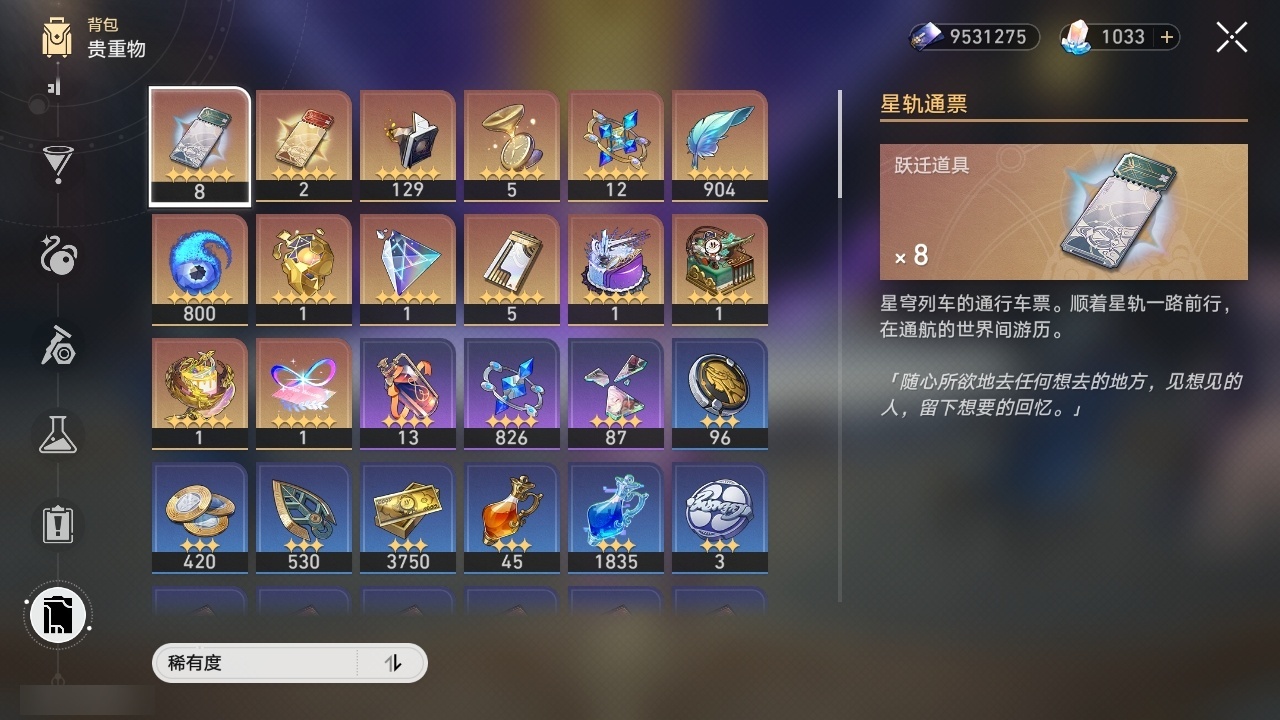Select the golden tickets item showing 3750
Image resolution: width=1280 pixels, height=720 pixels.
(x=407, y=516)
